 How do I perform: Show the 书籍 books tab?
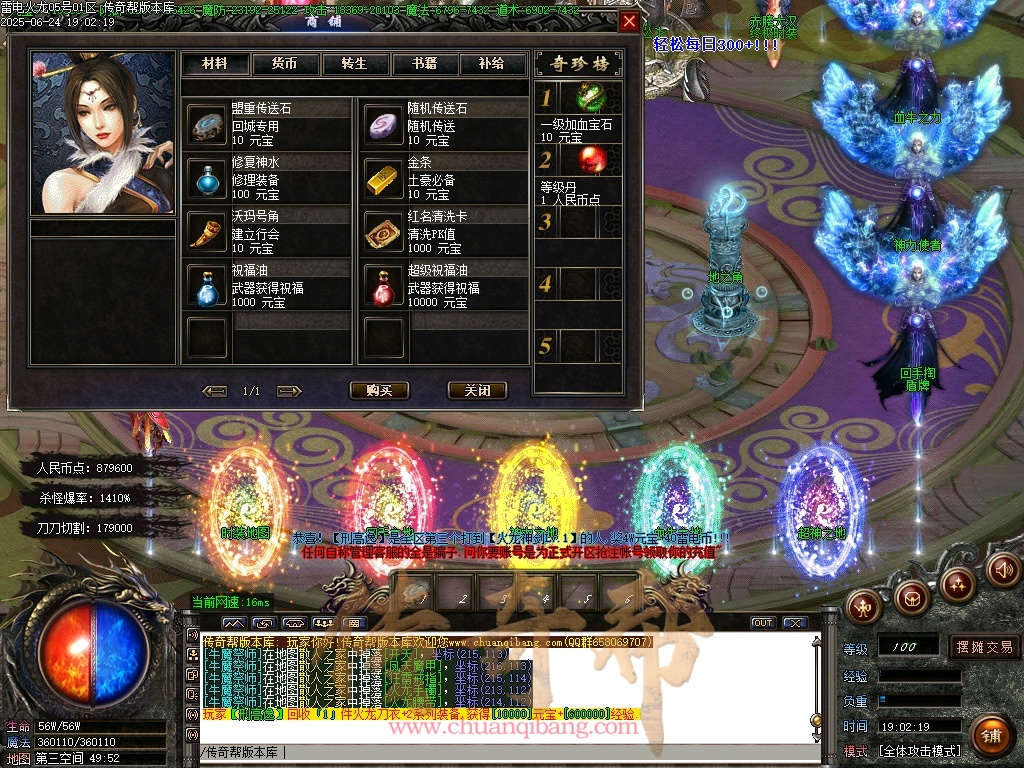click(424, 64)
